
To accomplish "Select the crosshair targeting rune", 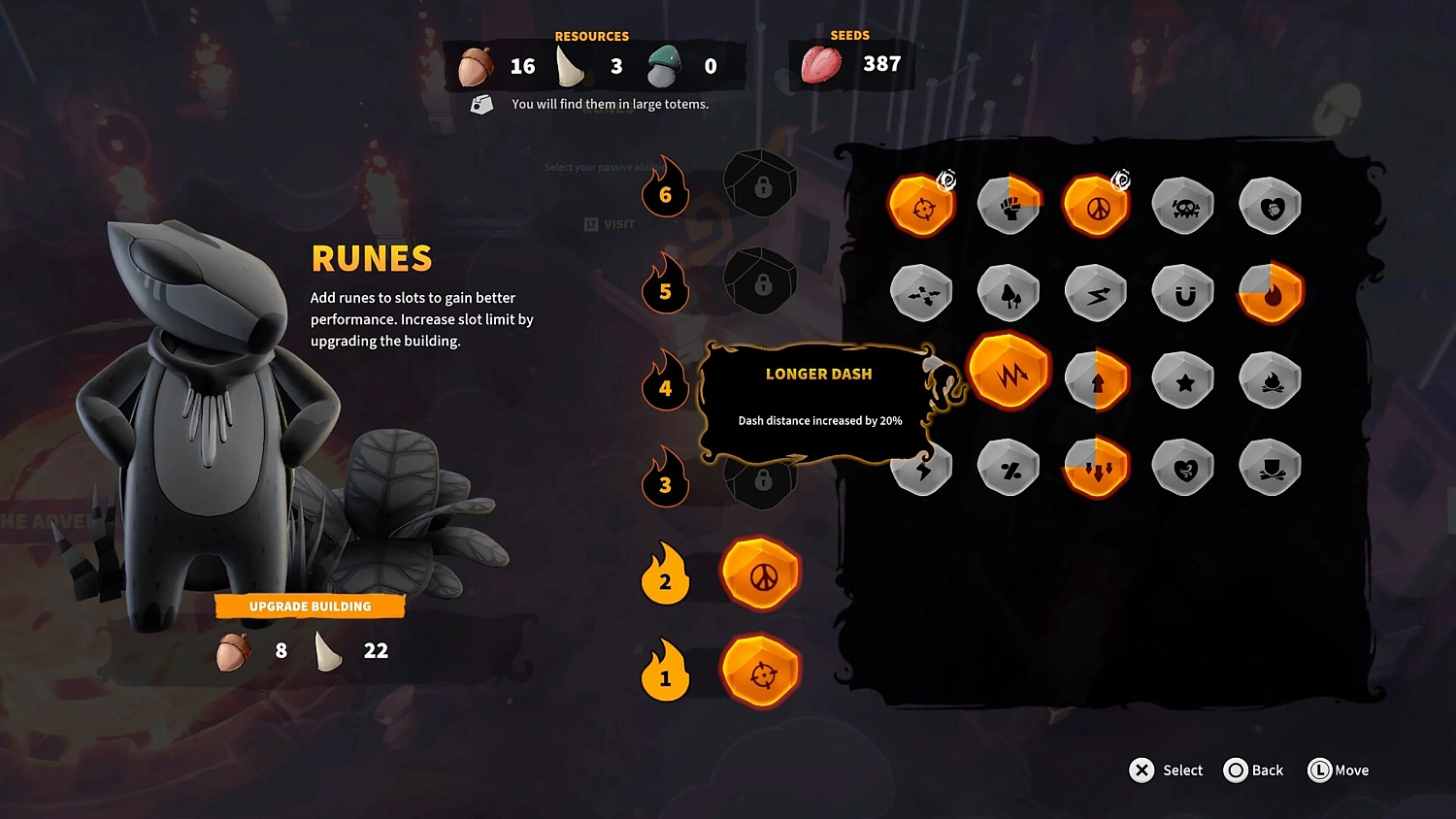I will pyautogui.click(x=922, y=204).
